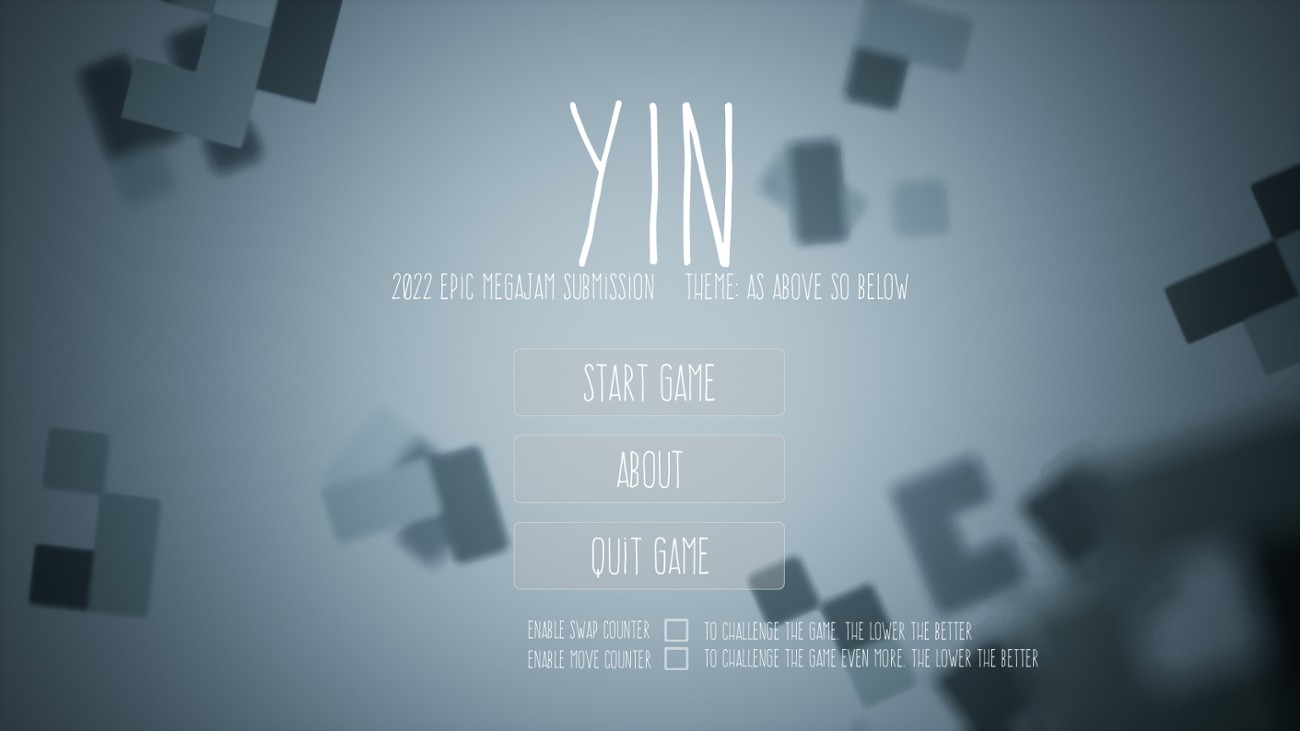Viewport: 1300px width, 731px height.
Task: Click the move counter challenge description text
Action: [x=870, y=660]
